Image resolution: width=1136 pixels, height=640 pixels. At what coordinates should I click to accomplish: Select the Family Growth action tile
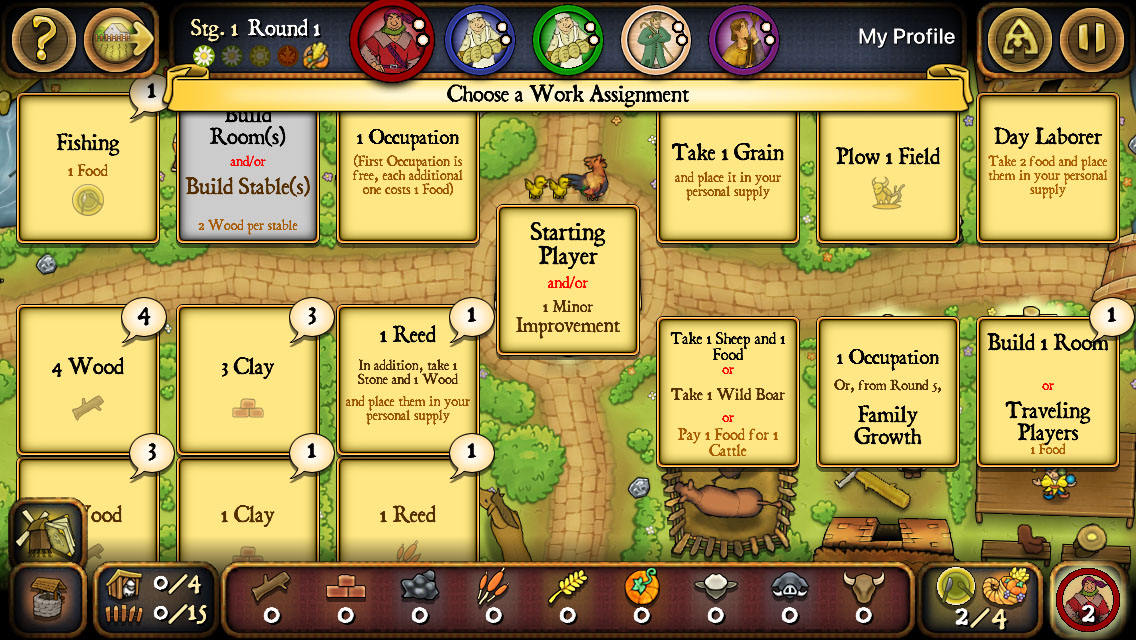click(x=888, y=393)
